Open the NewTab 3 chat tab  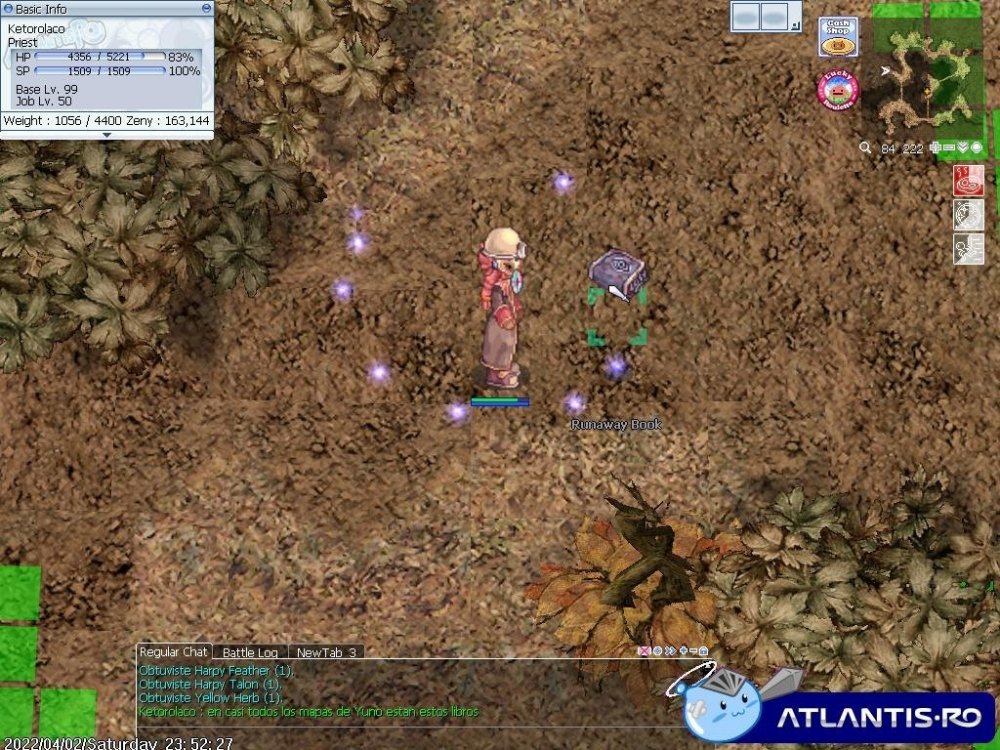(x=326, y=653)
